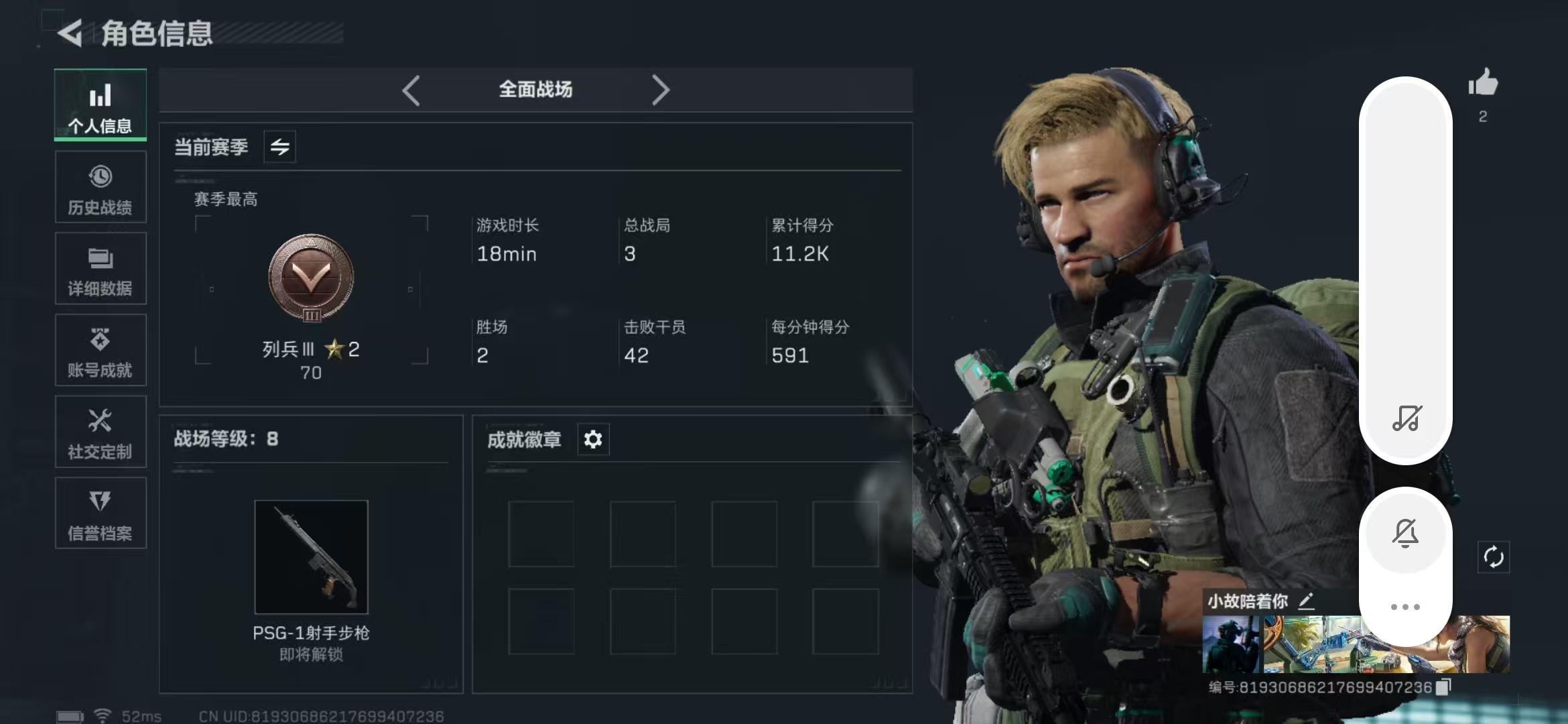Toggle the 当前赛季 season switch button
This screenshot has height=724, width=1568.
click(280, 147)
